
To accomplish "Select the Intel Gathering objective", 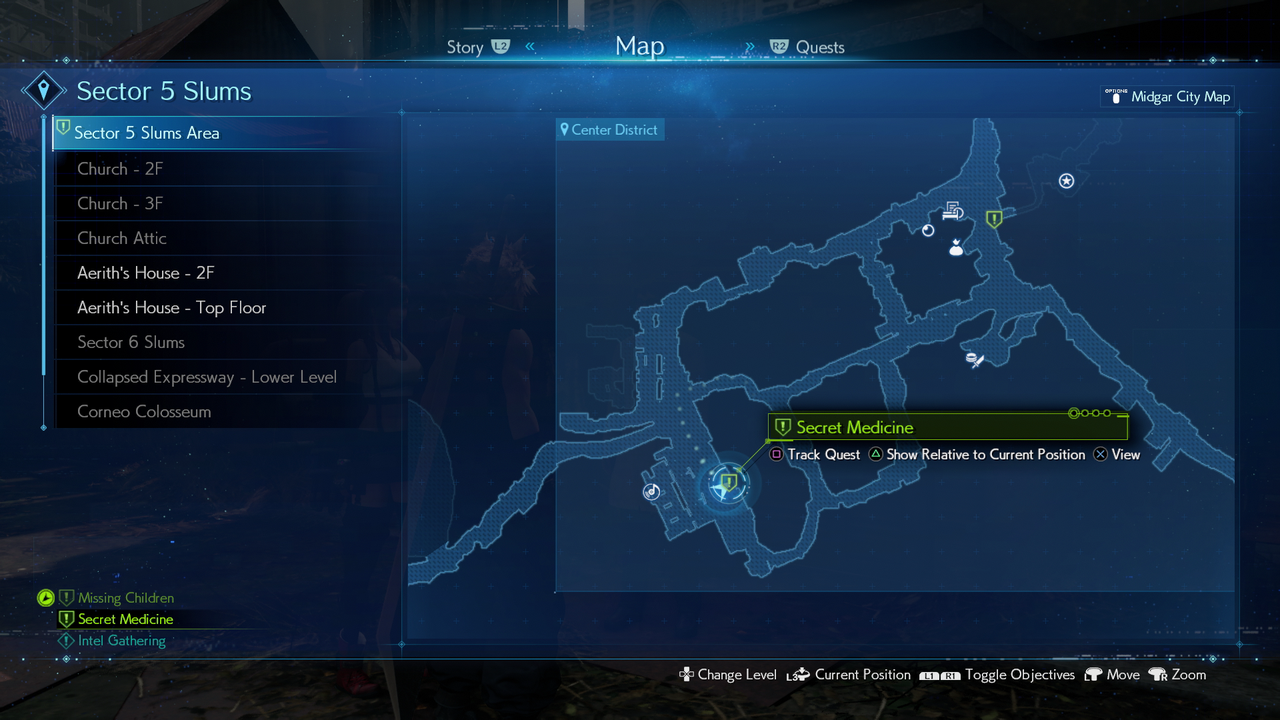I will point(121,641).
